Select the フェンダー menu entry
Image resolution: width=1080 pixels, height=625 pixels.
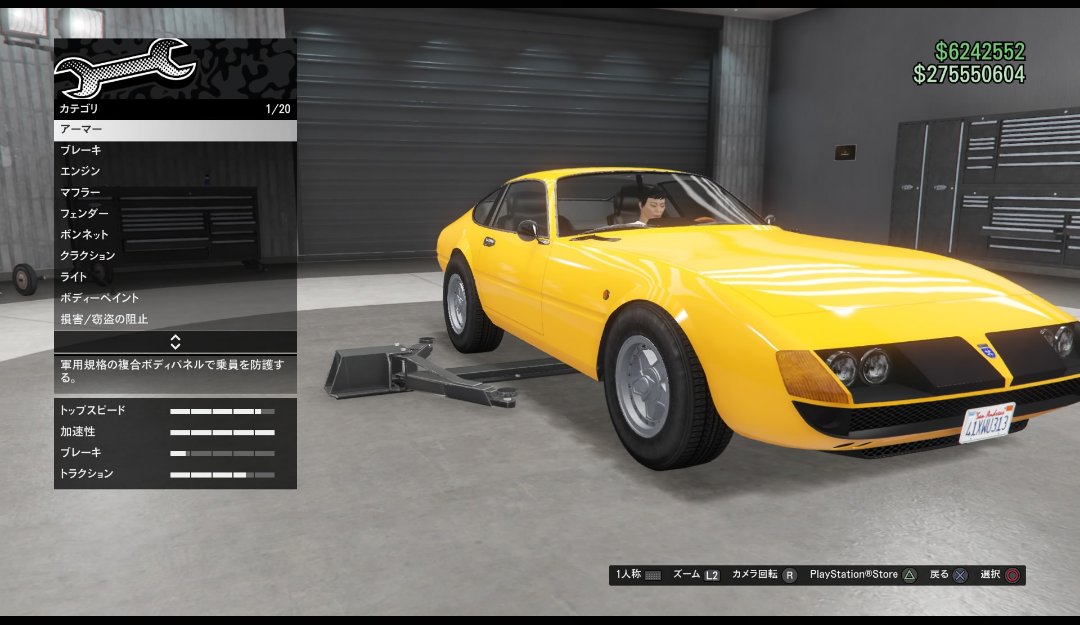pos(175,213)
